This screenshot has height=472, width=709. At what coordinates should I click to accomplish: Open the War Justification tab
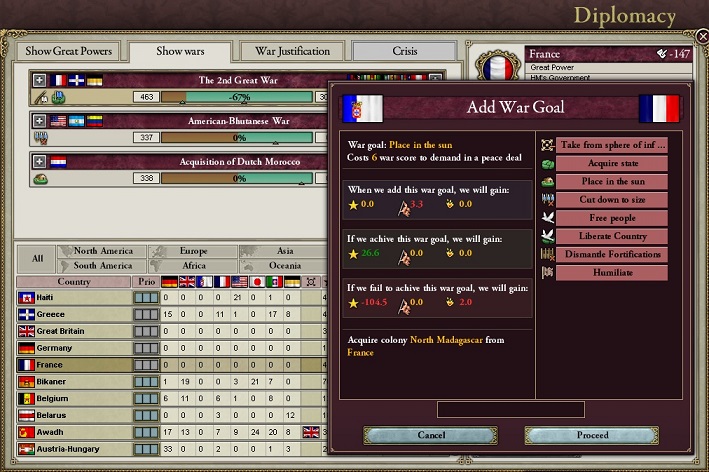coord(292,51)
